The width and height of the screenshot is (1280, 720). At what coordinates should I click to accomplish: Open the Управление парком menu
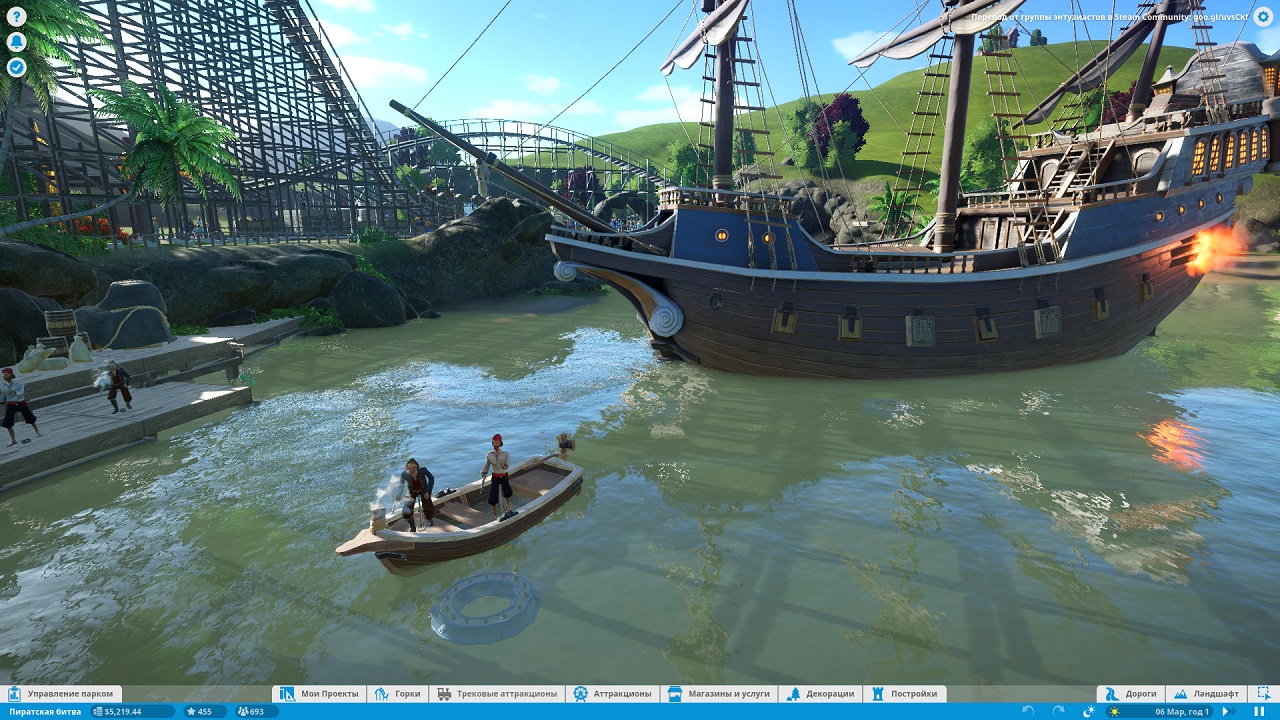61,694
